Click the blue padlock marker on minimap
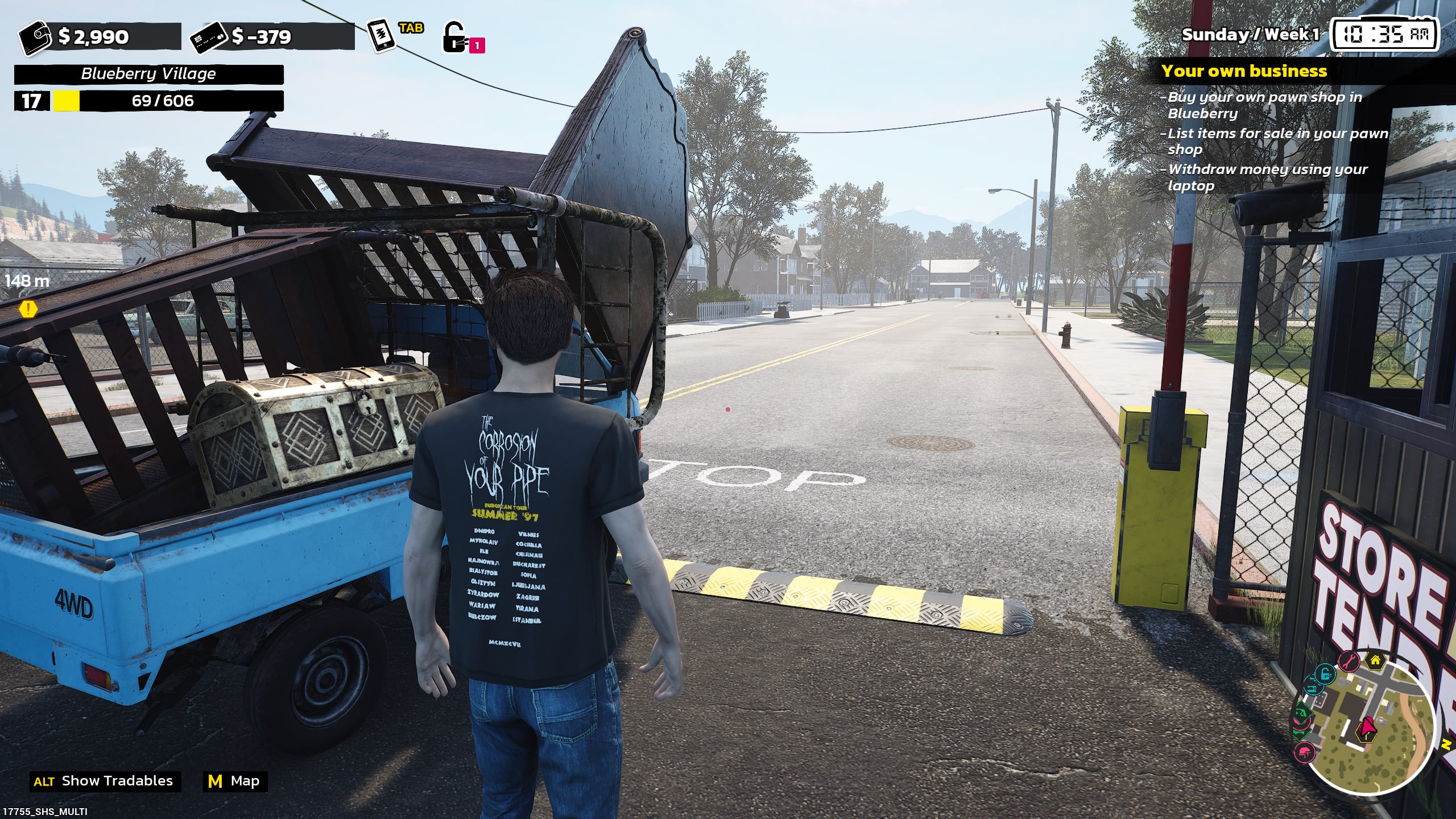Viewport: 1456px width, 819px height. [x=1325, y=675]
